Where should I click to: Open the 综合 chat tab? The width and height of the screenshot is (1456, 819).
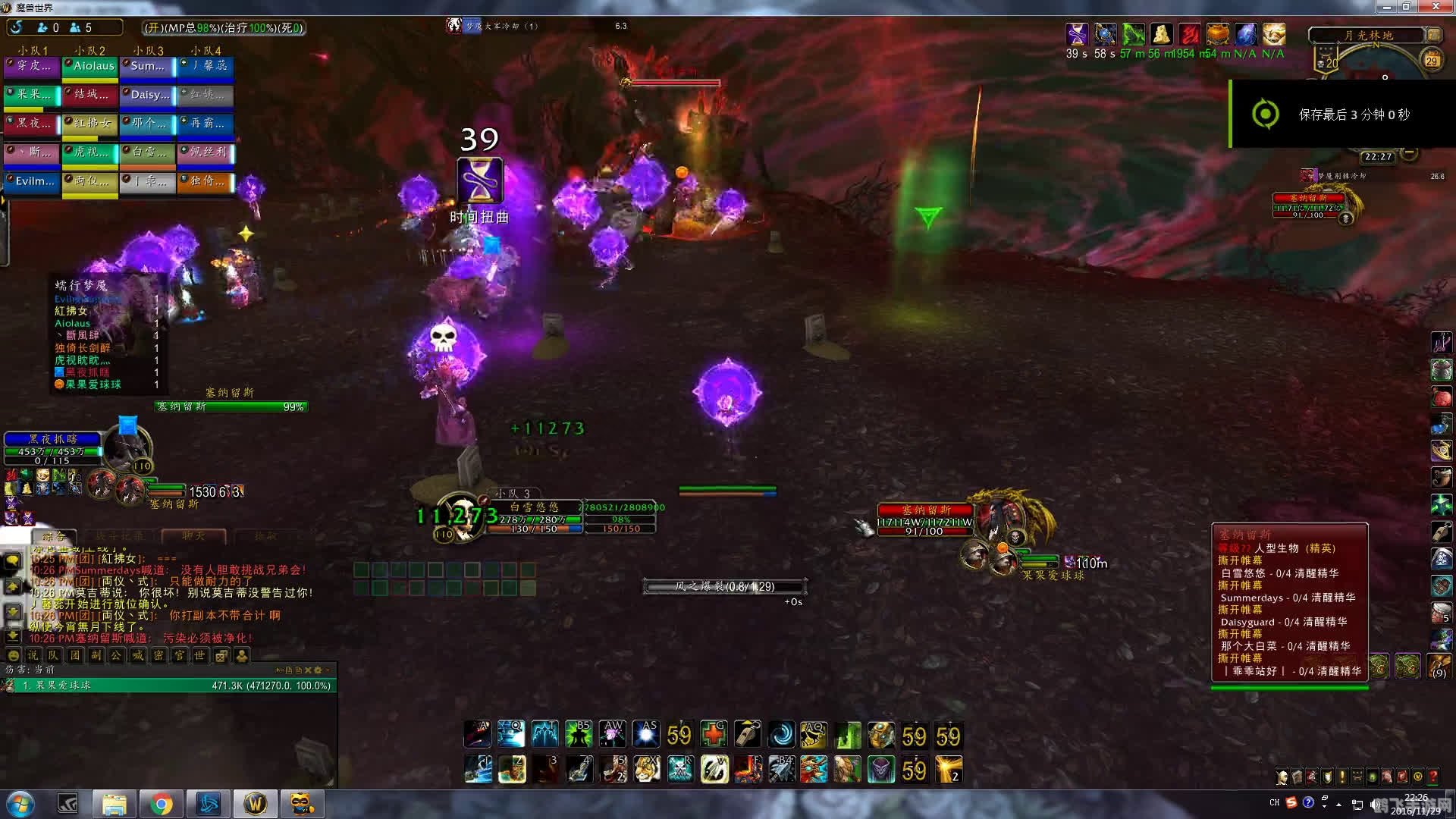53,536
